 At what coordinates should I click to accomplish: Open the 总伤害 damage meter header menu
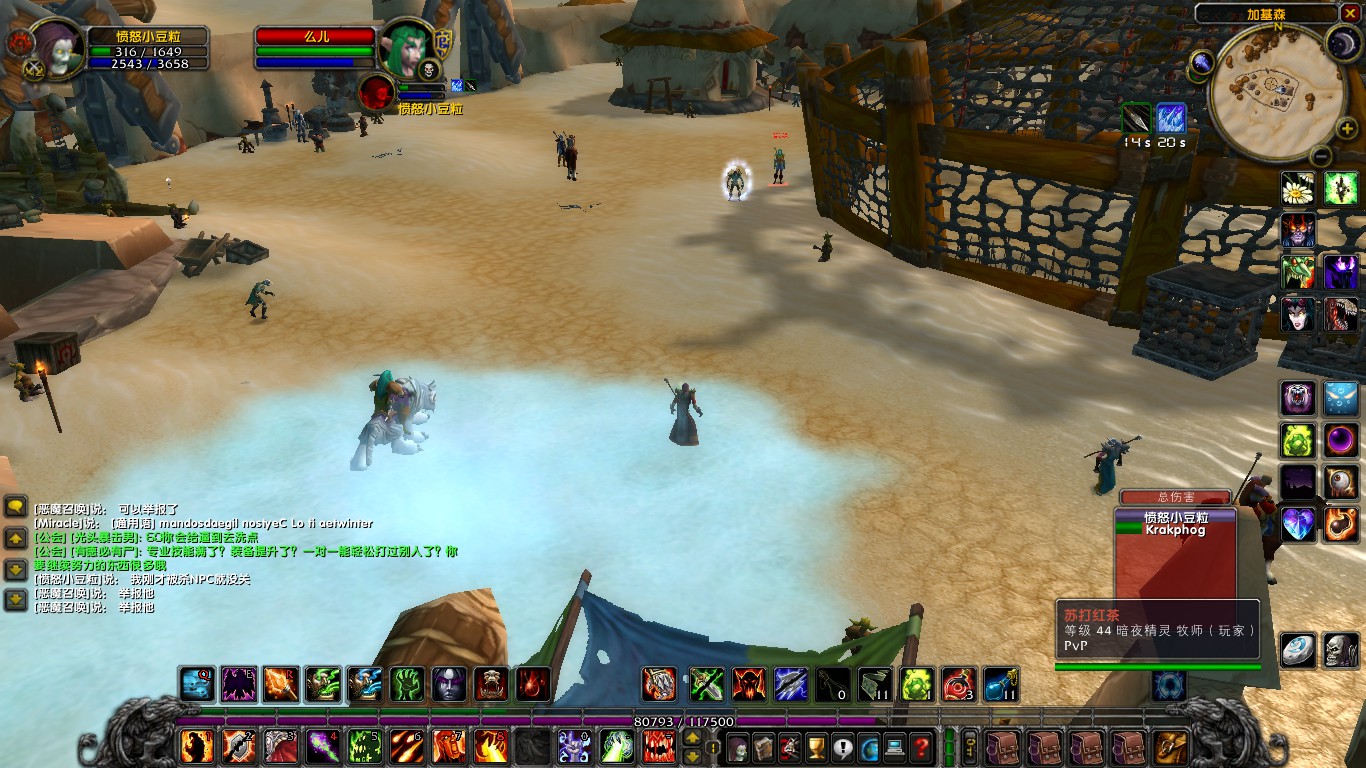(1177, 496)
